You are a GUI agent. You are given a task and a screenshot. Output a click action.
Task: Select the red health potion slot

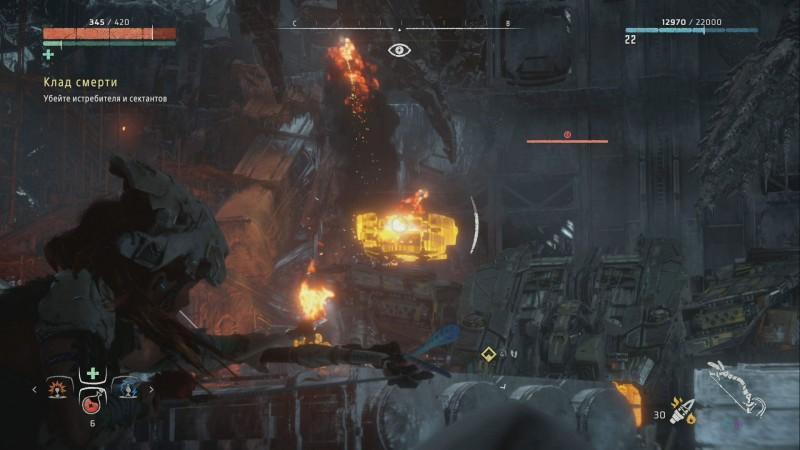93,403
